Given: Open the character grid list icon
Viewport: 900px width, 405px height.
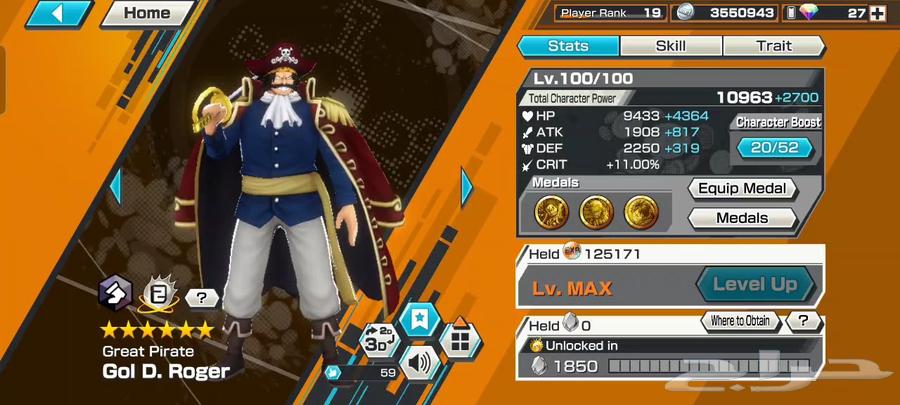Looking at the screenshot, I should (460, 340).
